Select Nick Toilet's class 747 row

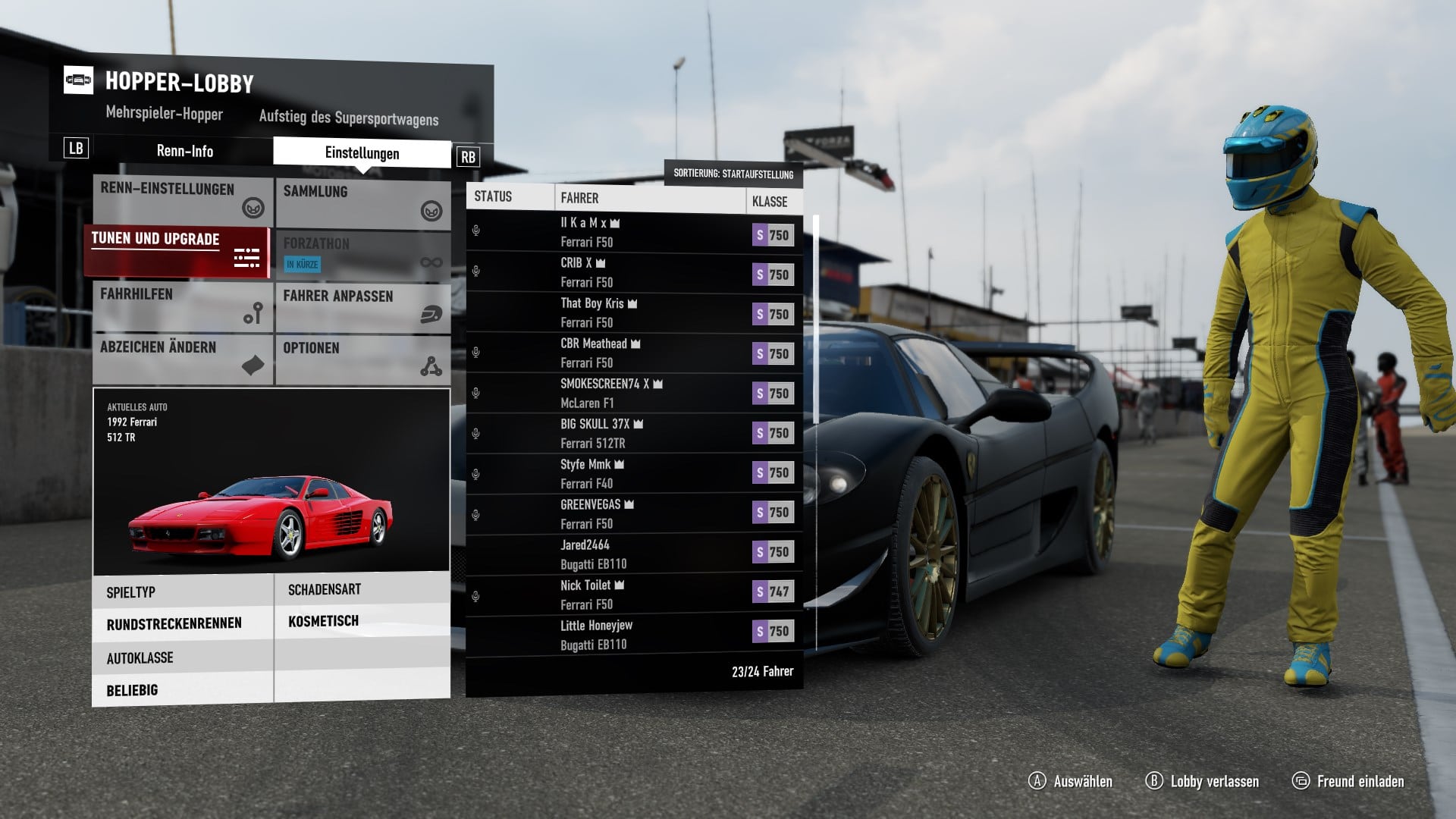click(633, 595)
